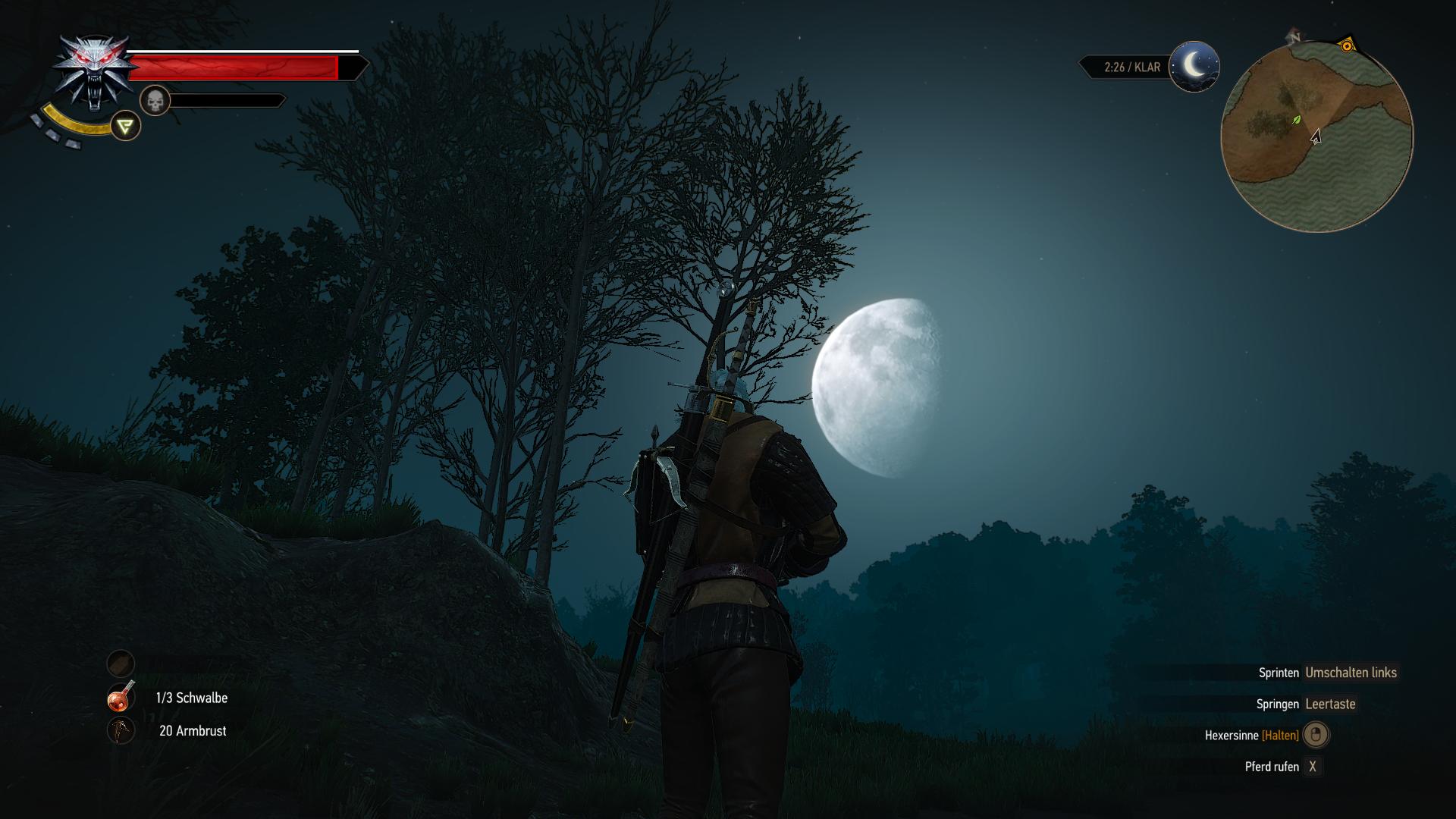Click the wolf medallion icon
This screenshot has width=1456, height=819.
(90, 74)
